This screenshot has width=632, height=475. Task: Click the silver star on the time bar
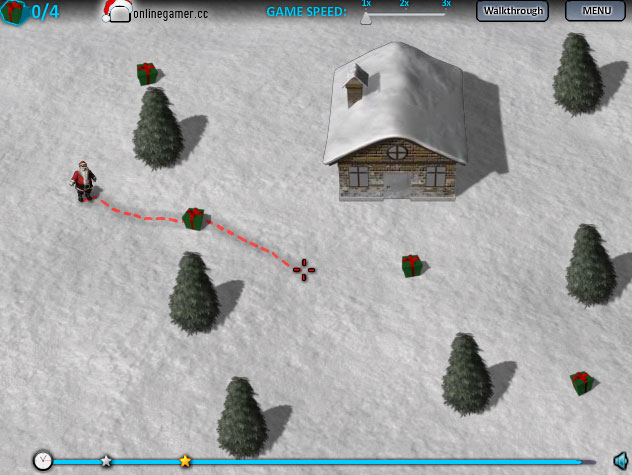(x=106, y=461)
